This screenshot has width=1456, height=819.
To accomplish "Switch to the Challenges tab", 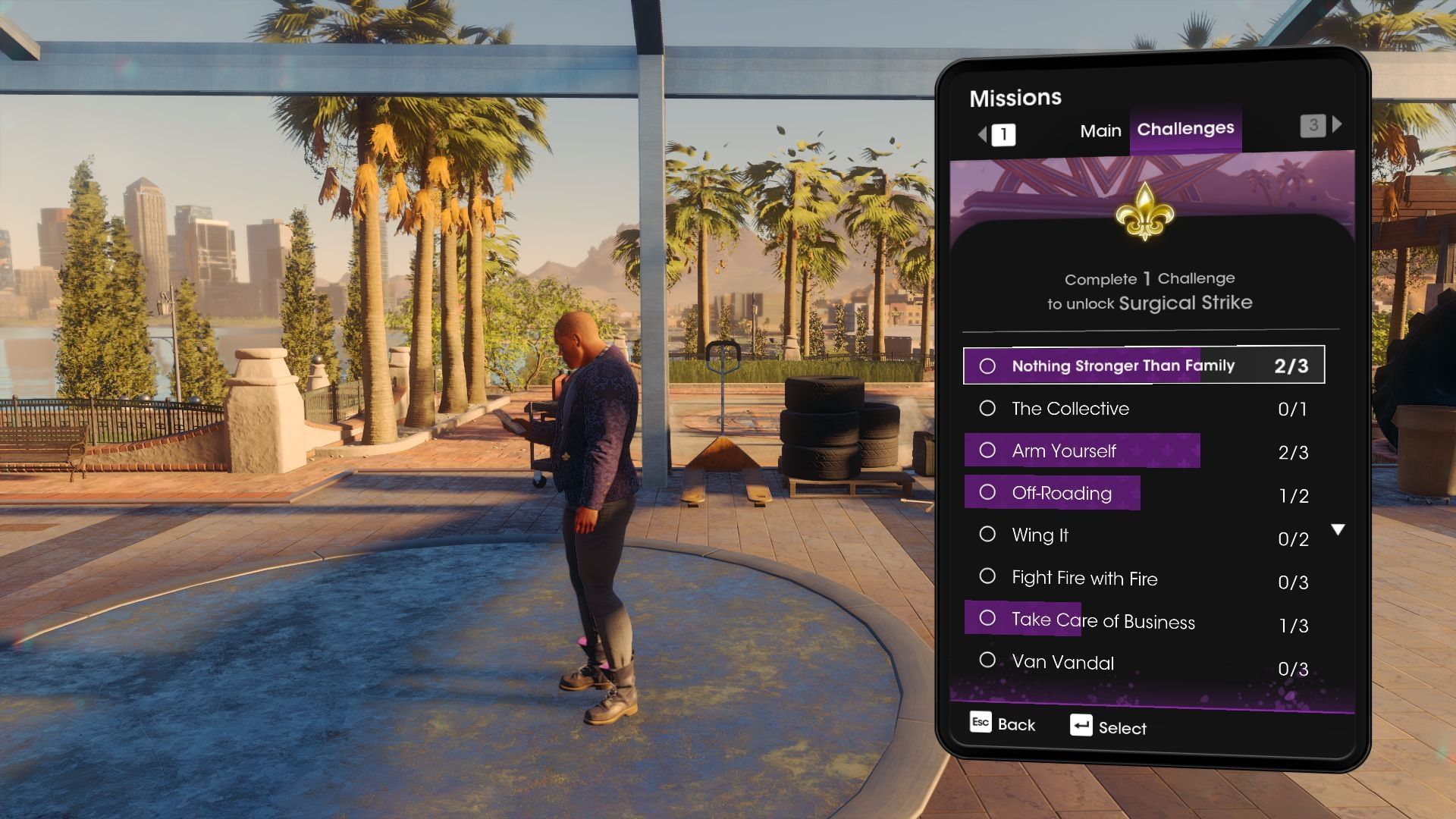I will point(1185,129).
